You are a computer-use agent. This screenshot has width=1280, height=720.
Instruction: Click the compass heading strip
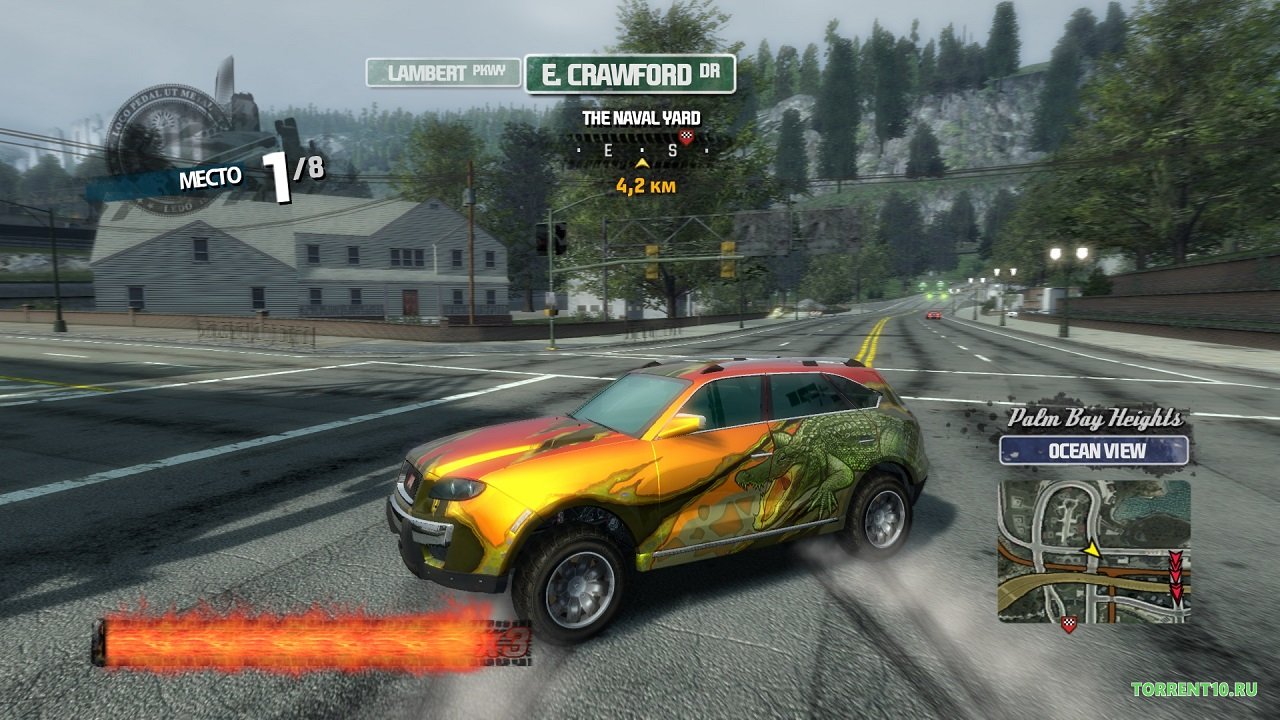coord(641,151)
